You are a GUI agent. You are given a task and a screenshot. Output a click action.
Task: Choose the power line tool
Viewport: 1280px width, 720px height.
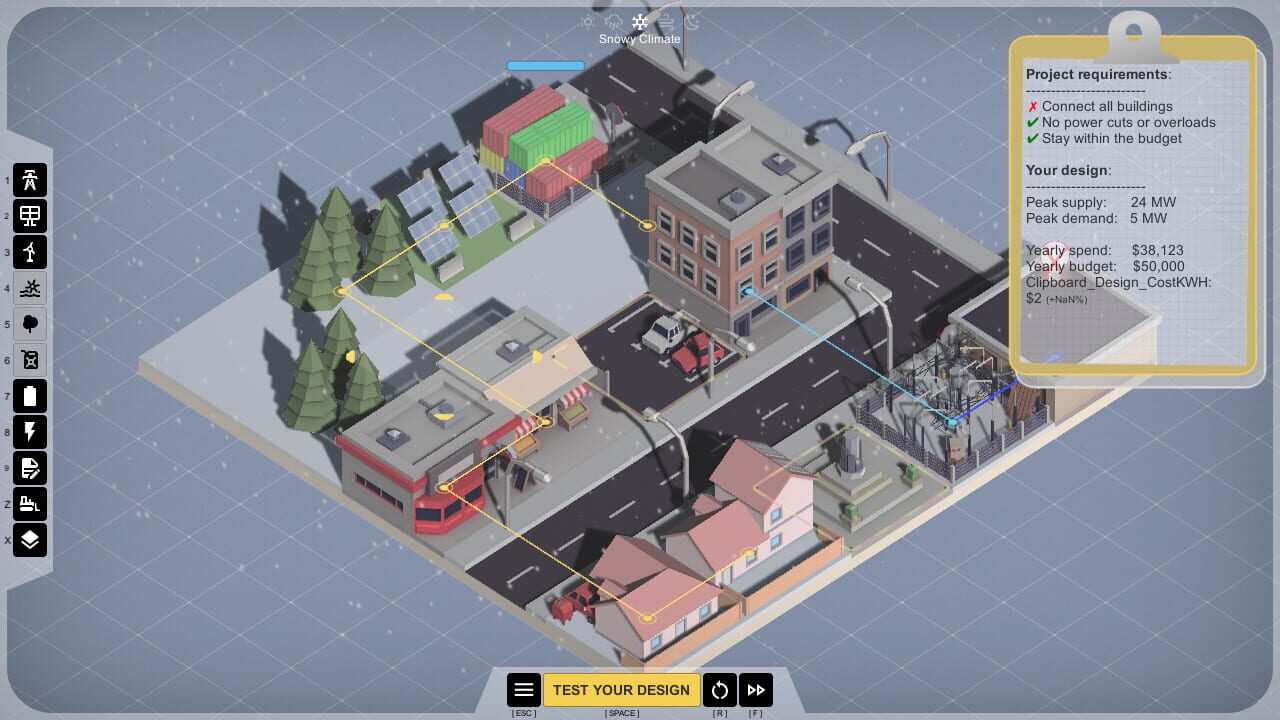coord(30,432)
